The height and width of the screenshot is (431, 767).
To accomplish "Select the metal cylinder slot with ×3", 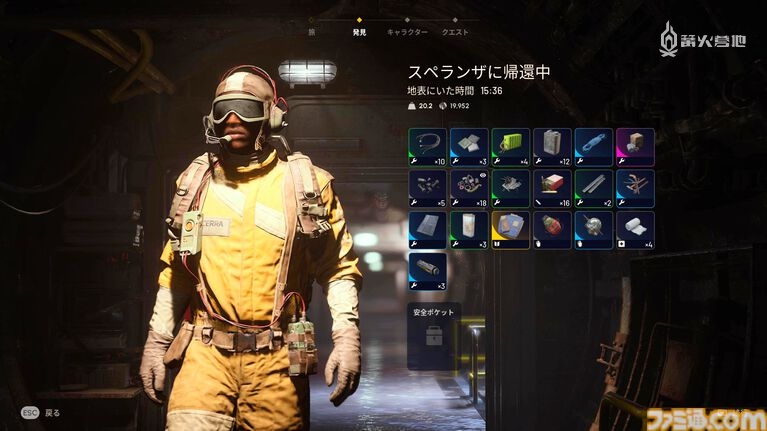I will click(x=428, y=271).
